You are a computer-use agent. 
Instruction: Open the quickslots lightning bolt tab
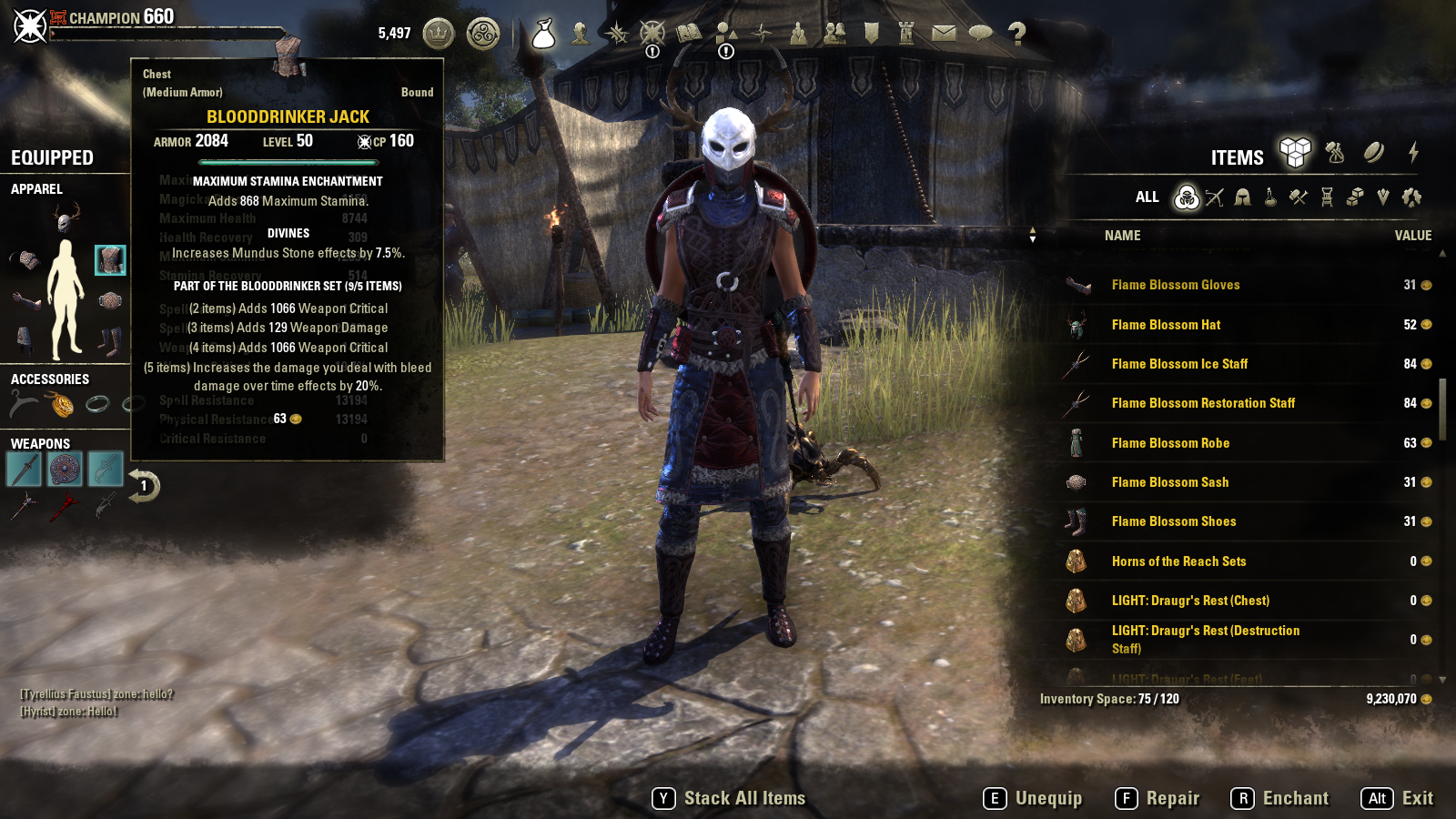(1413, 153)
